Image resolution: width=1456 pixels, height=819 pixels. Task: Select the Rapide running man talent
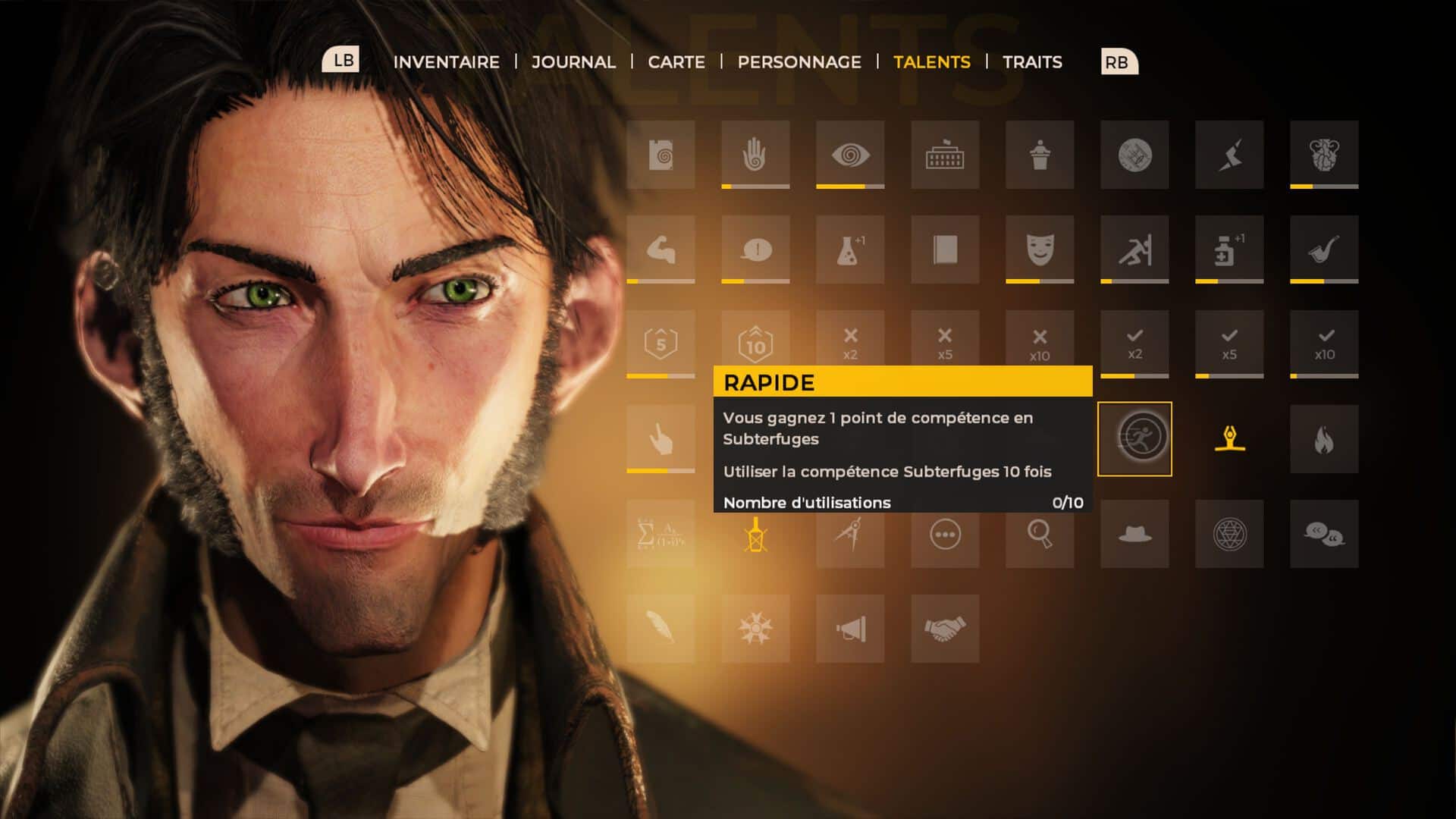tap(1134, 439)
